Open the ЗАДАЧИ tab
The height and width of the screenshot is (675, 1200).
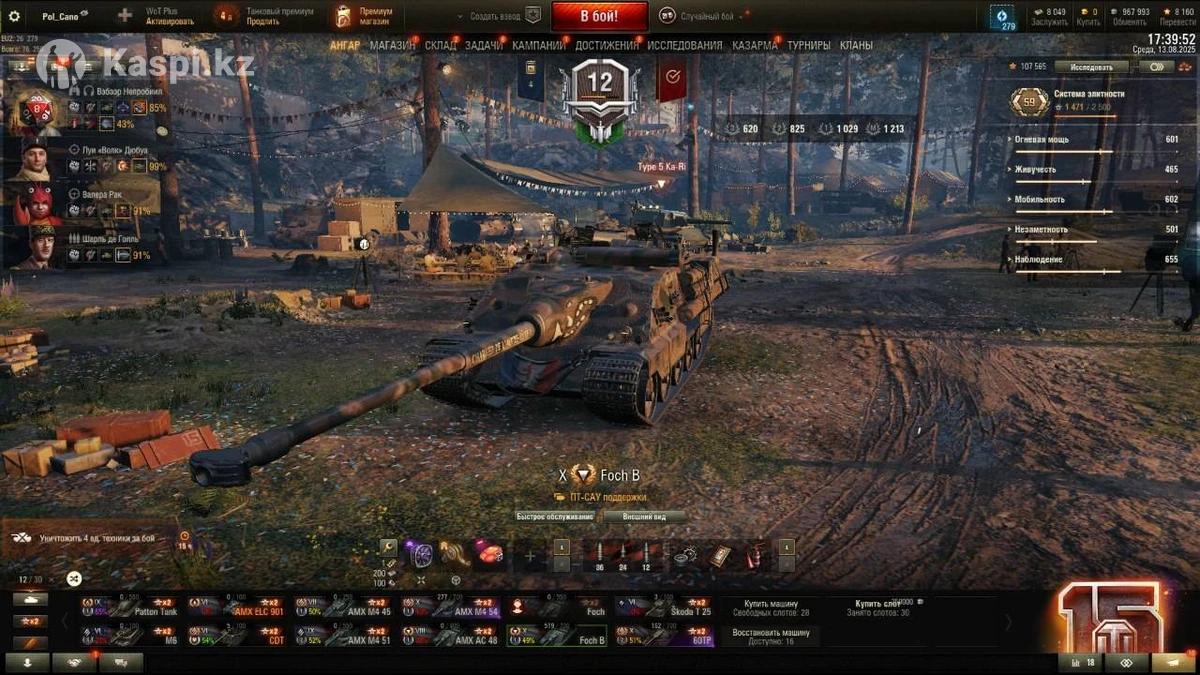tap(484, 45)
